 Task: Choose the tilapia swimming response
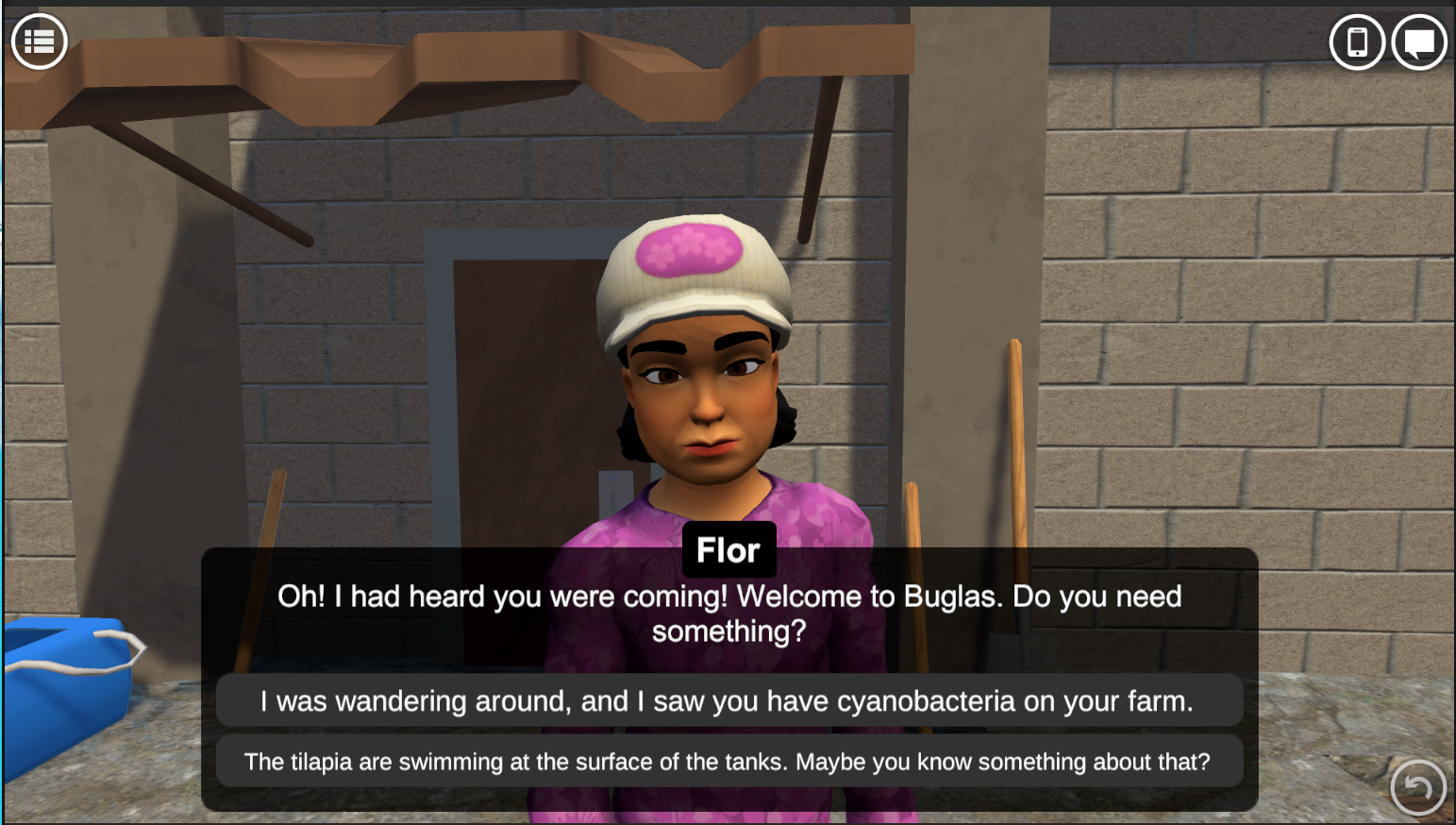tap(728, 762)
